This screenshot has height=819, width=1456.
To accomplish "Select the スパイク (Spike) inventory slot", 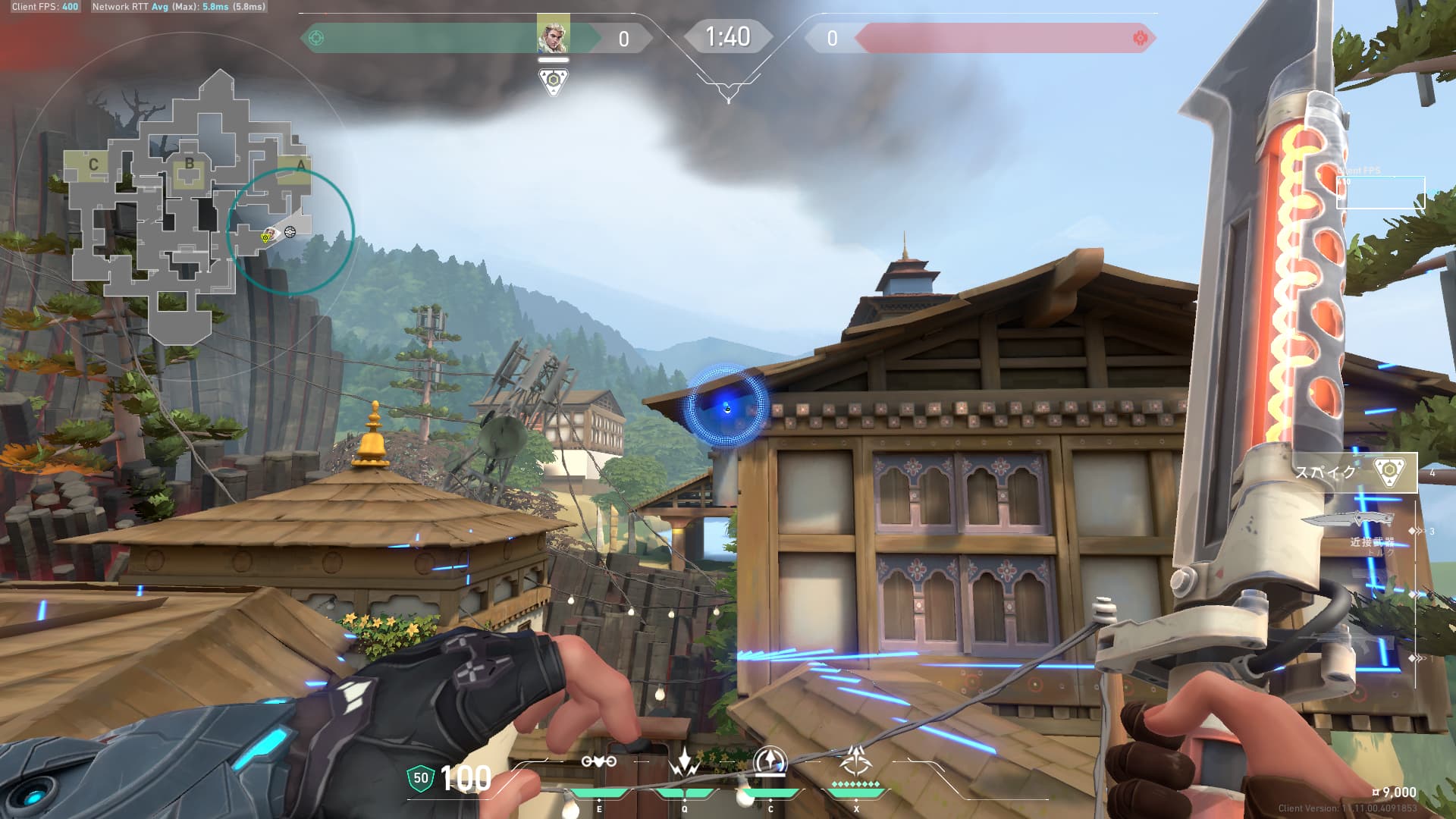I will click(x=1354, y=472).
